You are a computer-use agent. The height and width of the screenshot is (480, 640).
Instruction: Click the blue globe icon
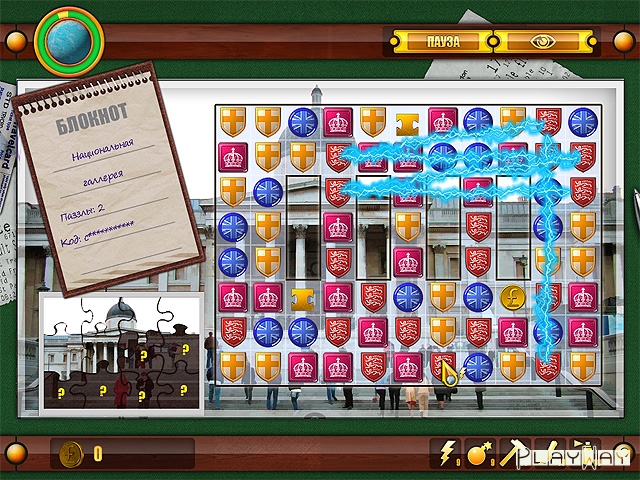point(69,38)
